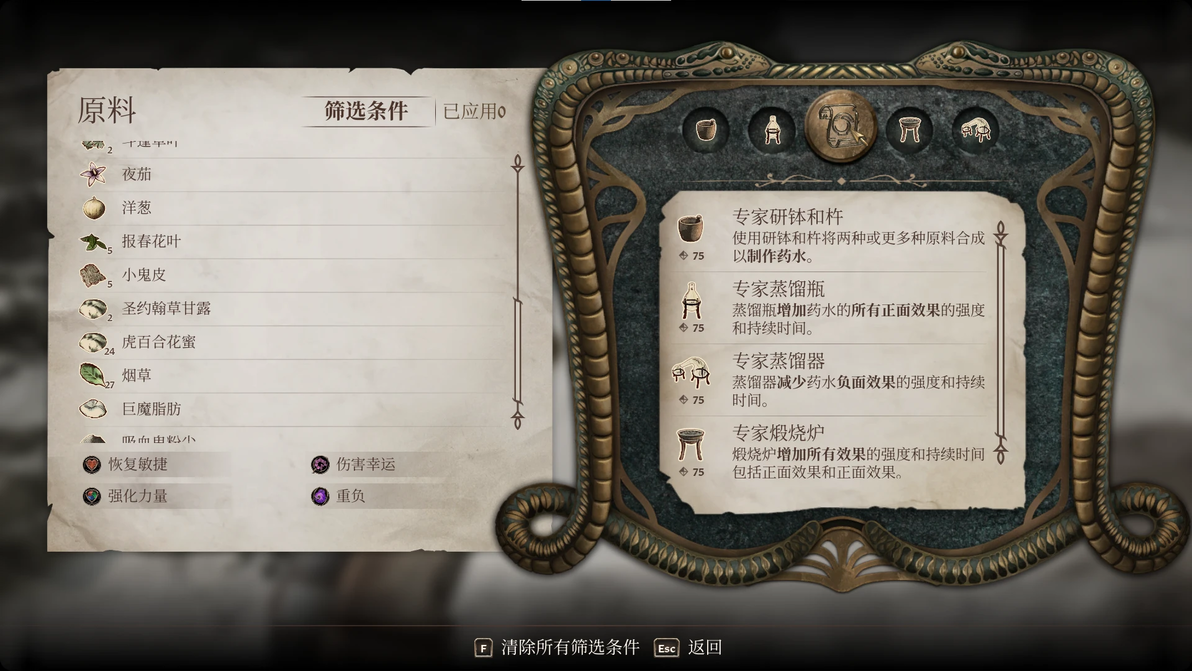Select 小鬼皮 in the ingredients list

(144, 274)
